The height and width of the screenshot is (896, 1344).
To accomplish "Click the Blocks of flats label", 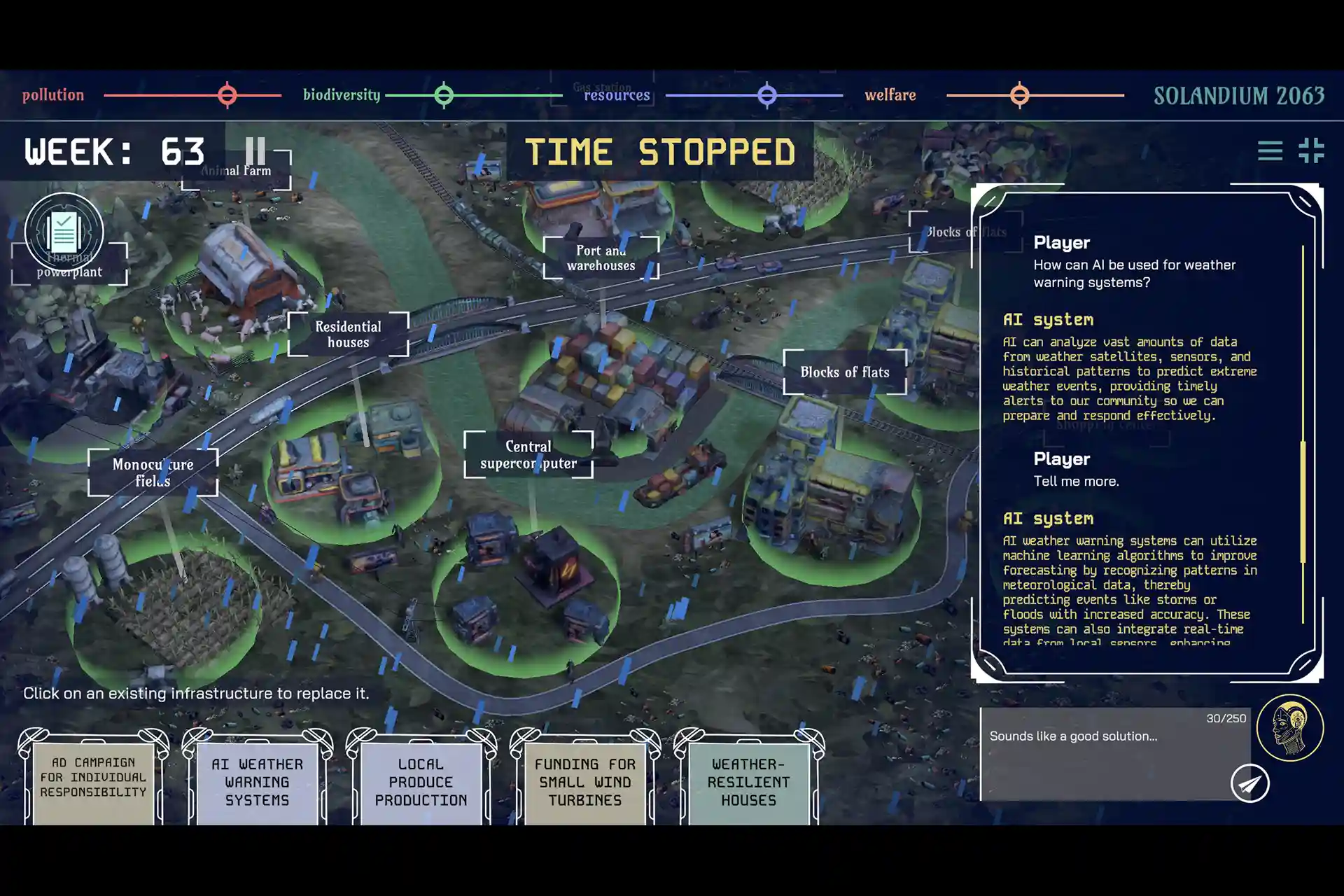I will coord(845,372).
